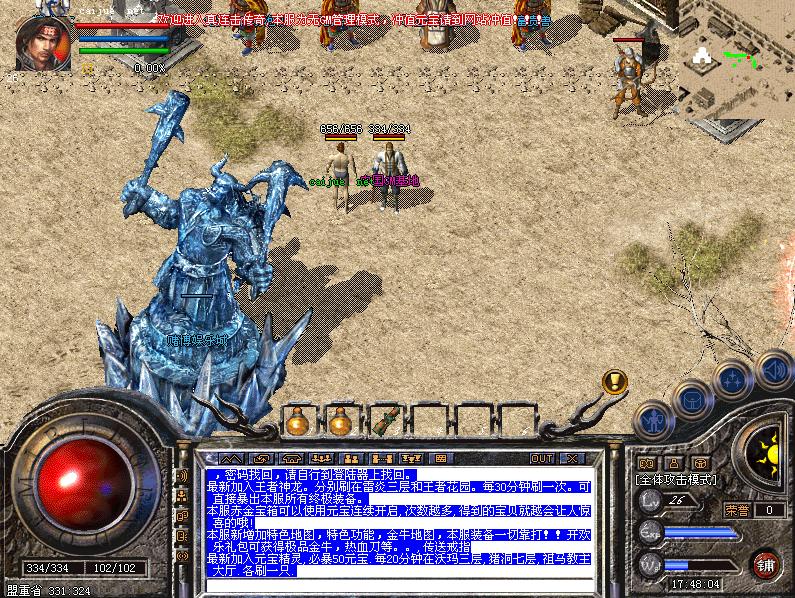Close the chat panel with X

click(x=570, y=458)
